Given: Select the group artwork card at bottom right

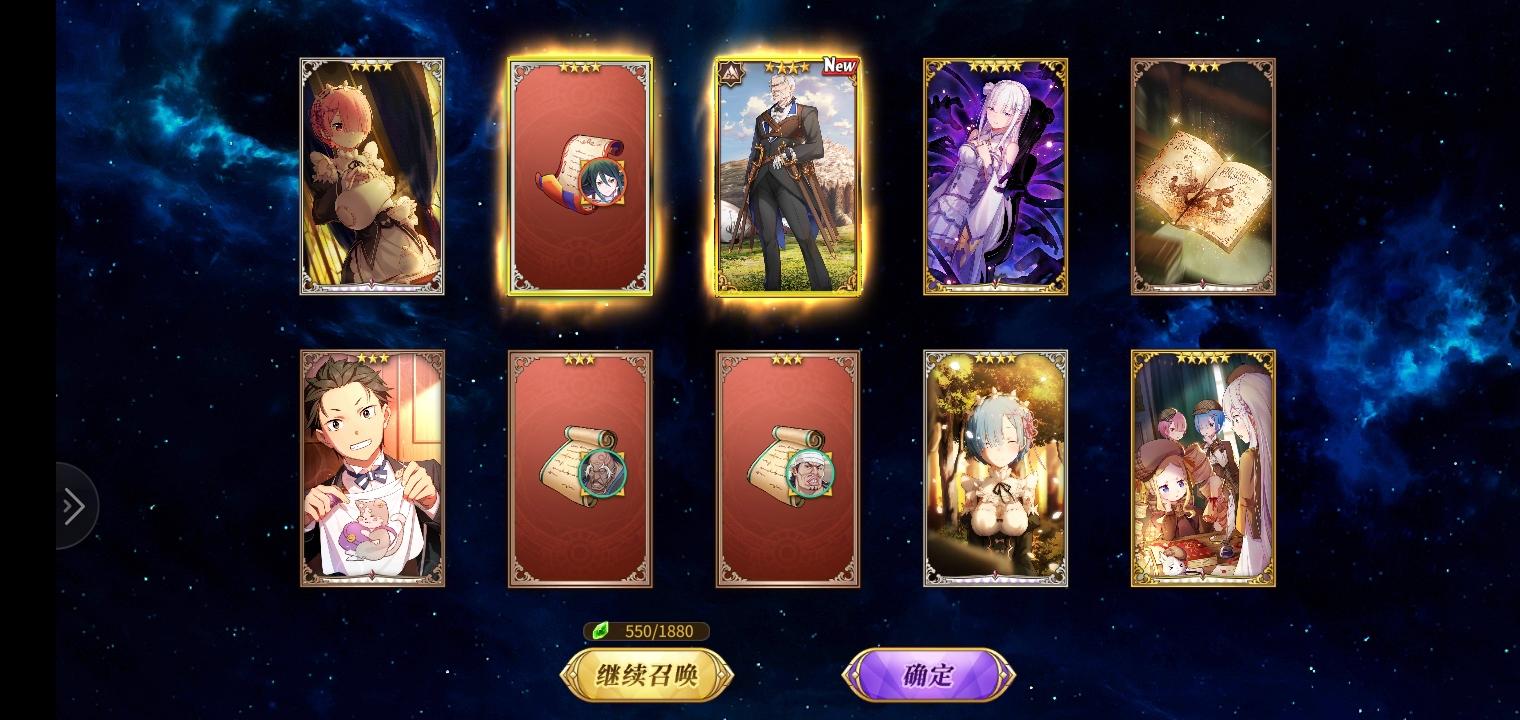Looking at the screenshot, I should pyautogui.click(x=1203, y=467).
